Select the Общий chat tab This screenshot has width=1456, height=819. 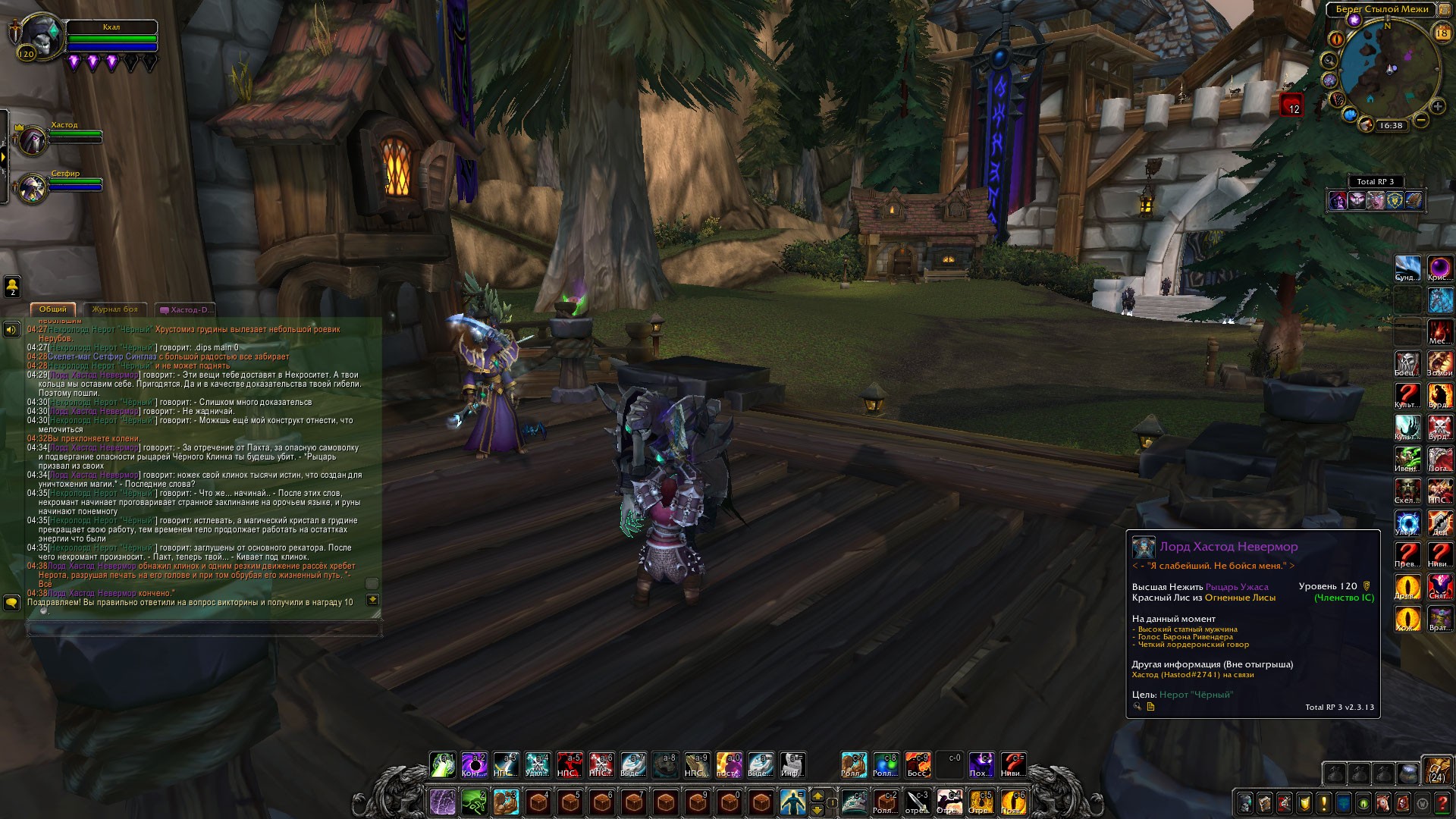pos(52,309)
